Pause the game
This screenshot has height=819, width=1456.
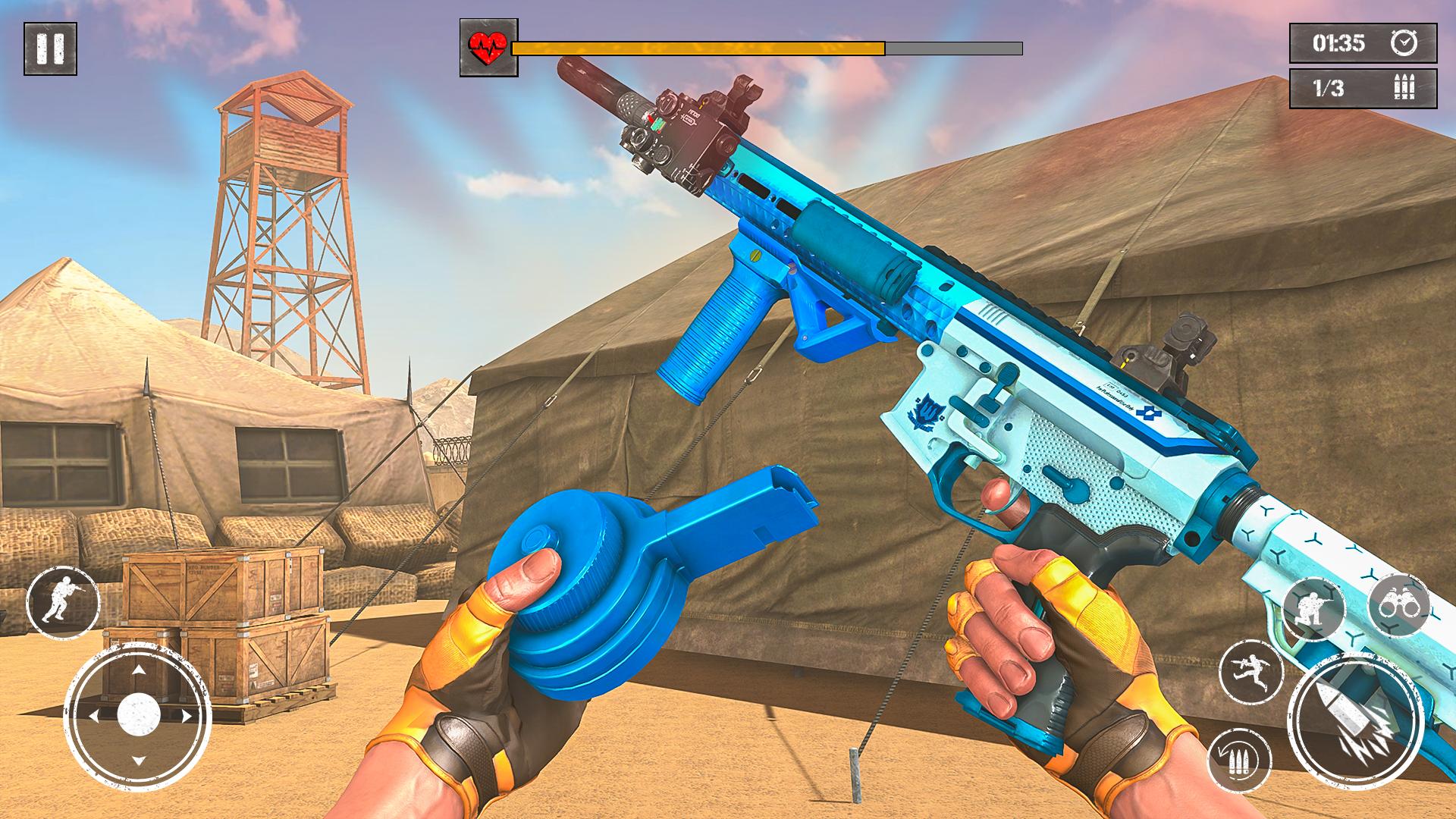(50, 49)
